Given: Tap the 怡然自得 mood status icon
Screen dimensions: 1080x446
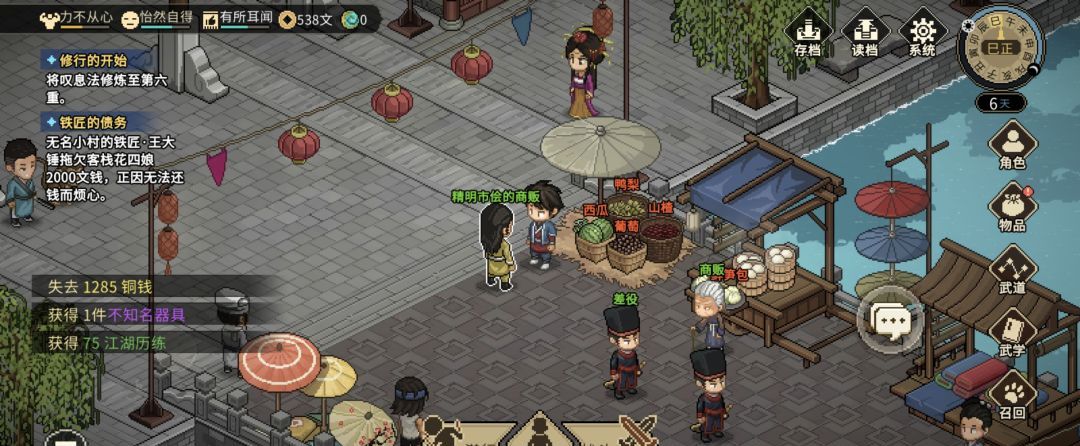Looking at the screenshot, I should point(130,18).
